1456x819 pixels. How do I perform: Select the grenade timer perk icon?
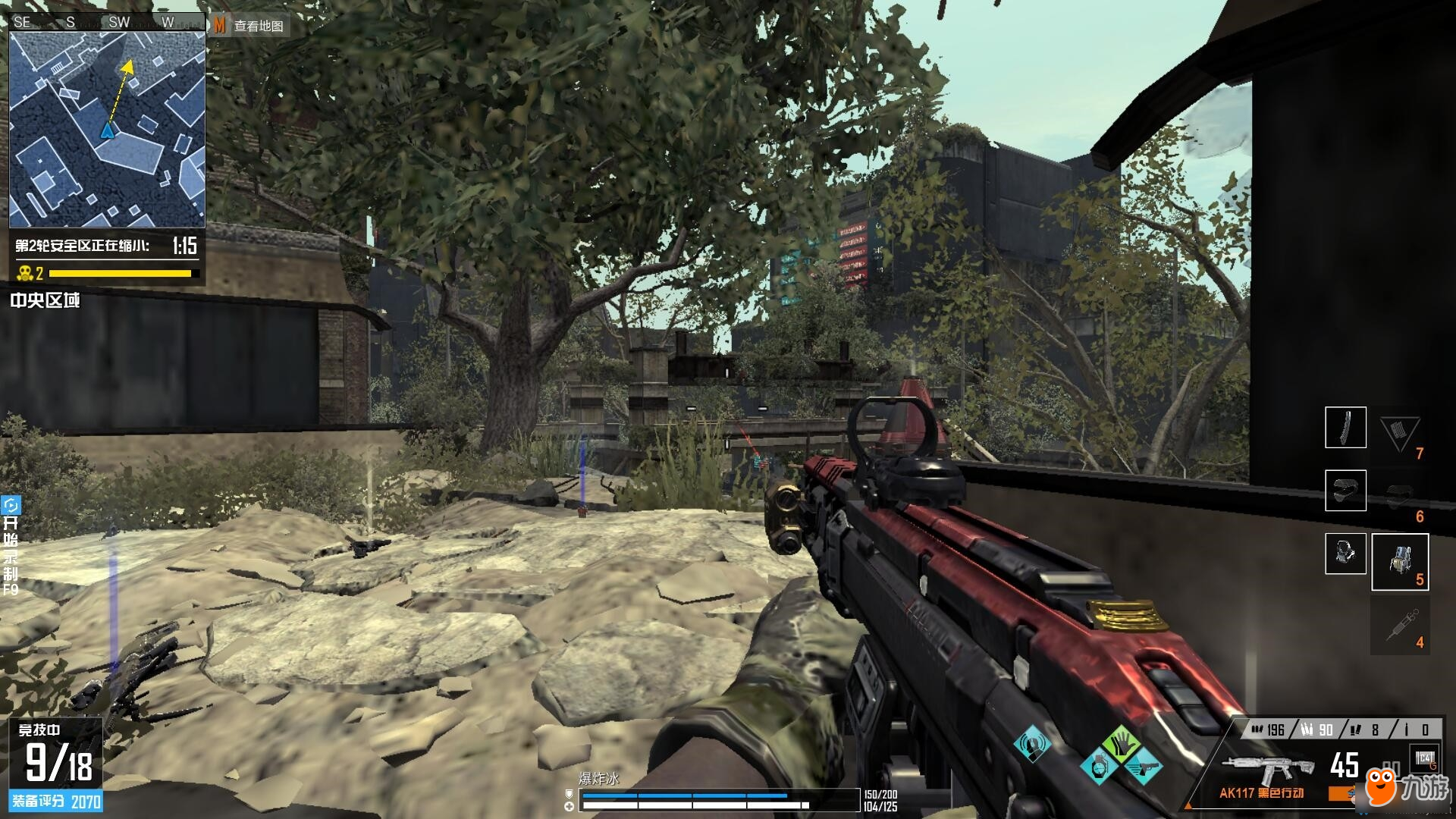coord(1099,767)
